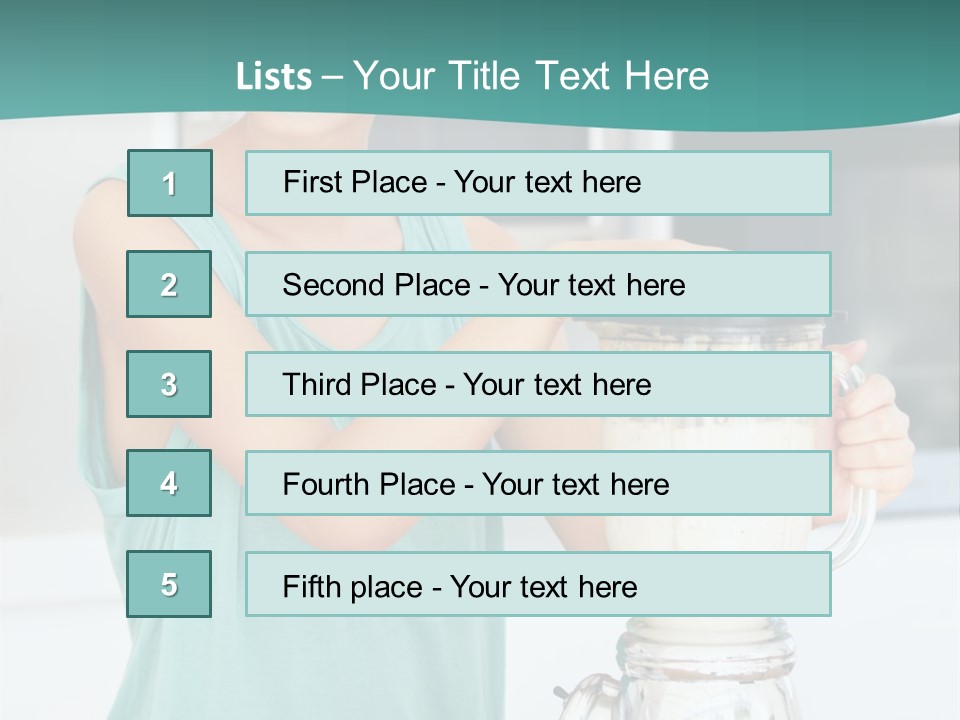The height and width of the screenshot is (720, 960).
Task: Choose the Second Place text row
Action: coord(537,284)
